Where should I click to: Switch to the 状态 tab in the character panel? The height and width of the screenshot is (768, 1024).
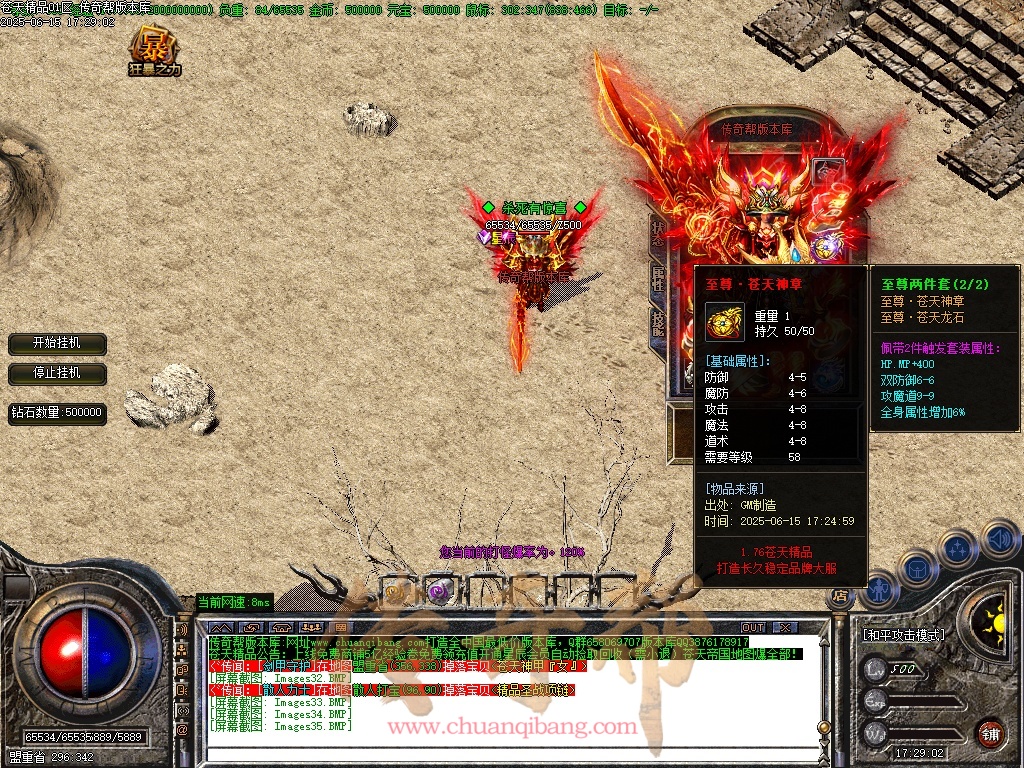pyautogui.click(x=658, y=234)
